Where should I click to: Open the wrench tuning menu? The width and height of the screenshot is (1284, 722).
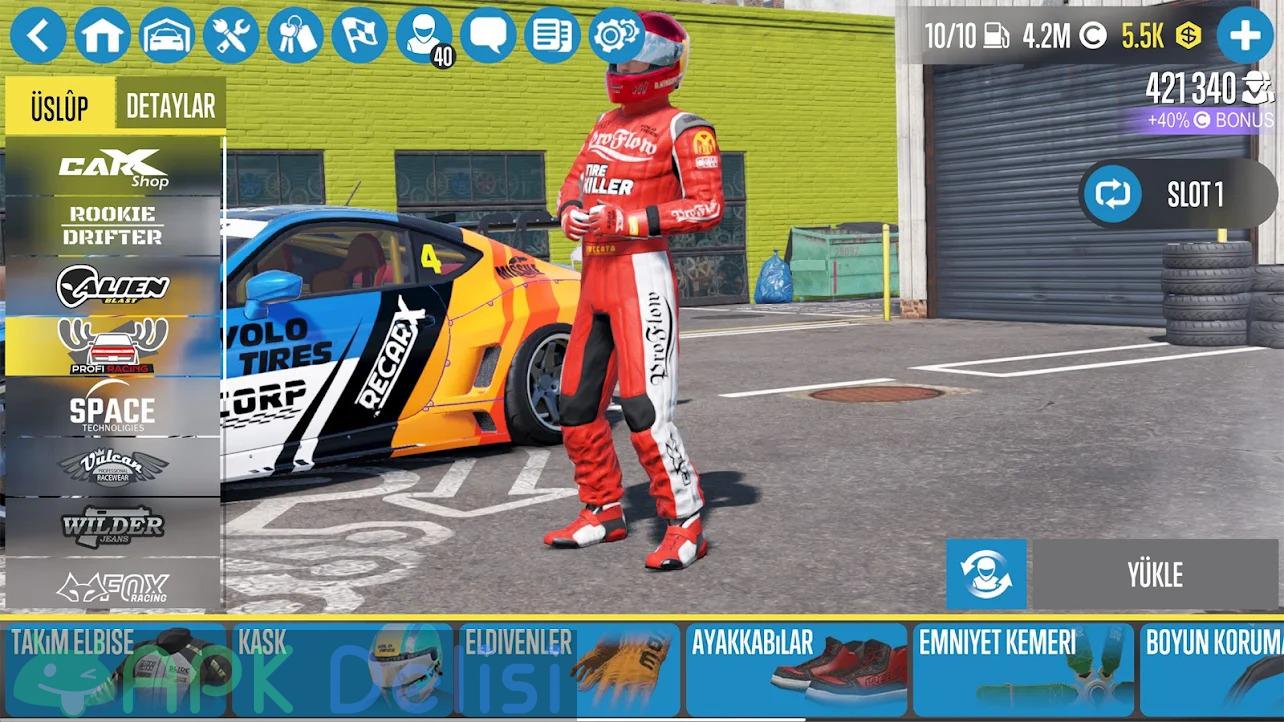coord(231,36)
